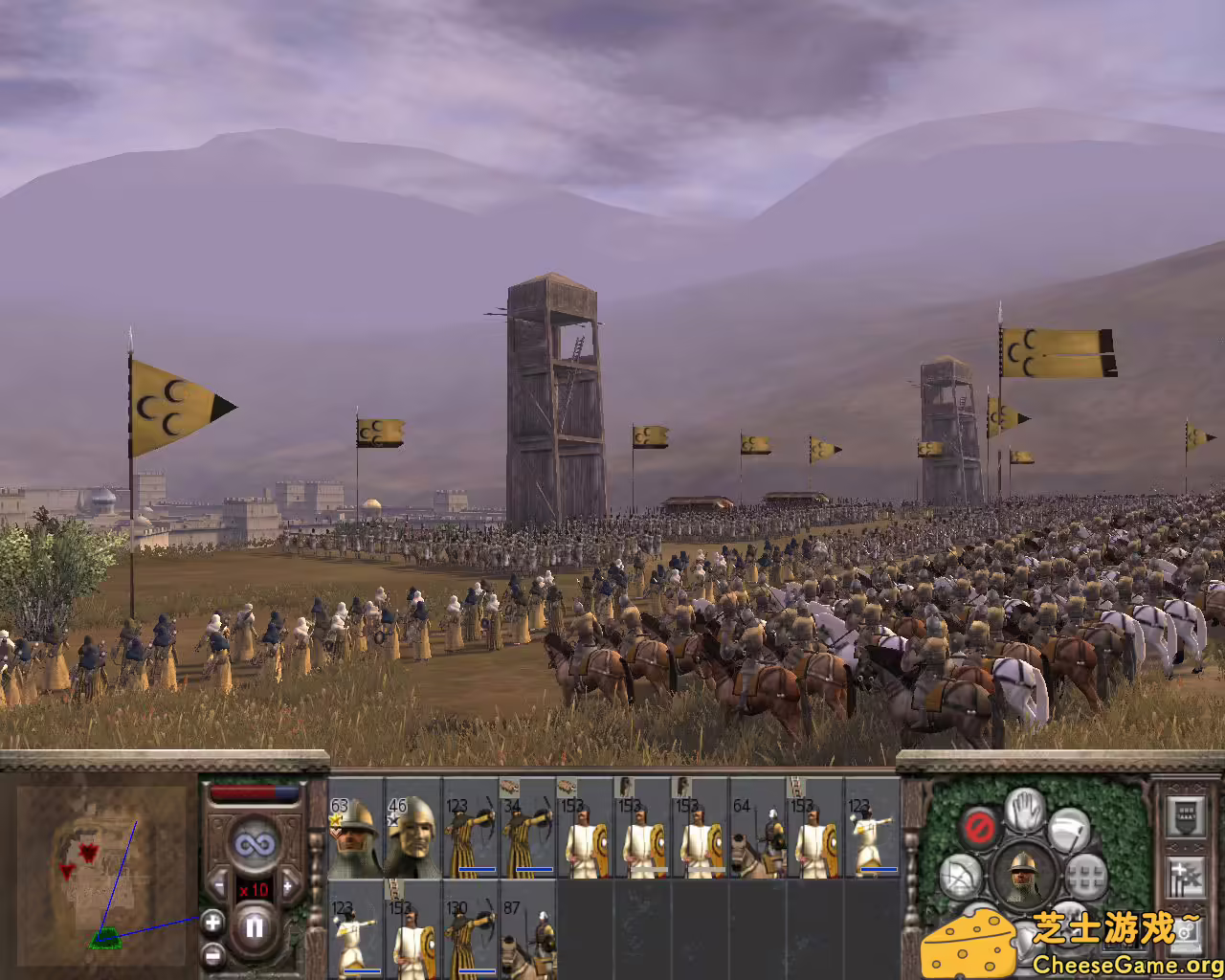The width and height of the screenshot is (1225, 980).
Task: Decrease game speed with the minus arrow
Action: (218, 885)
